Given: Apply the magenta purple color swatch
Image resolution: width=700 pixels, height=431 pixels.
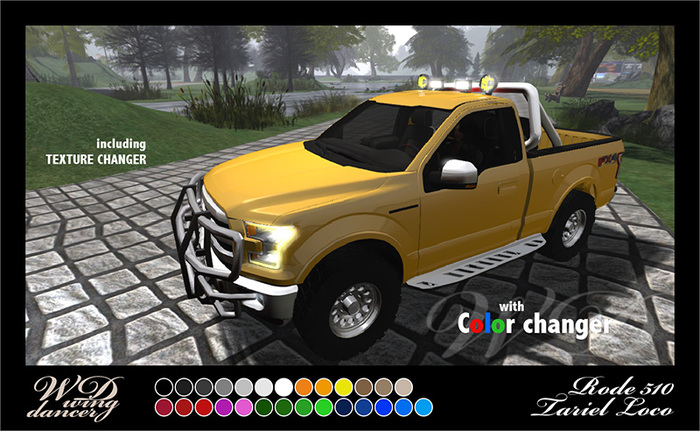Looking at the screenshot, I should click(x=224, y=407).
